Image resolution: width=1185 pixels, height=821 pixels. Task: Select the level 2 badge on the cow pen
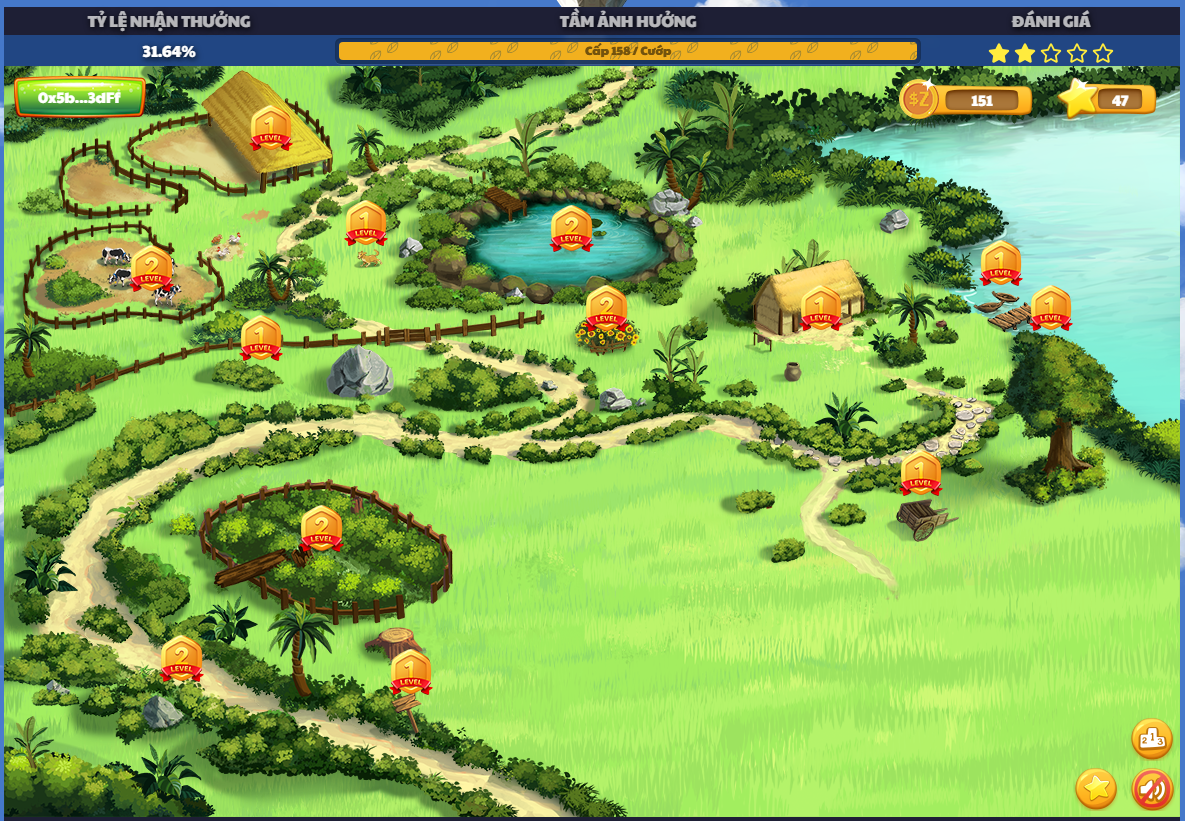pos(151,269)
